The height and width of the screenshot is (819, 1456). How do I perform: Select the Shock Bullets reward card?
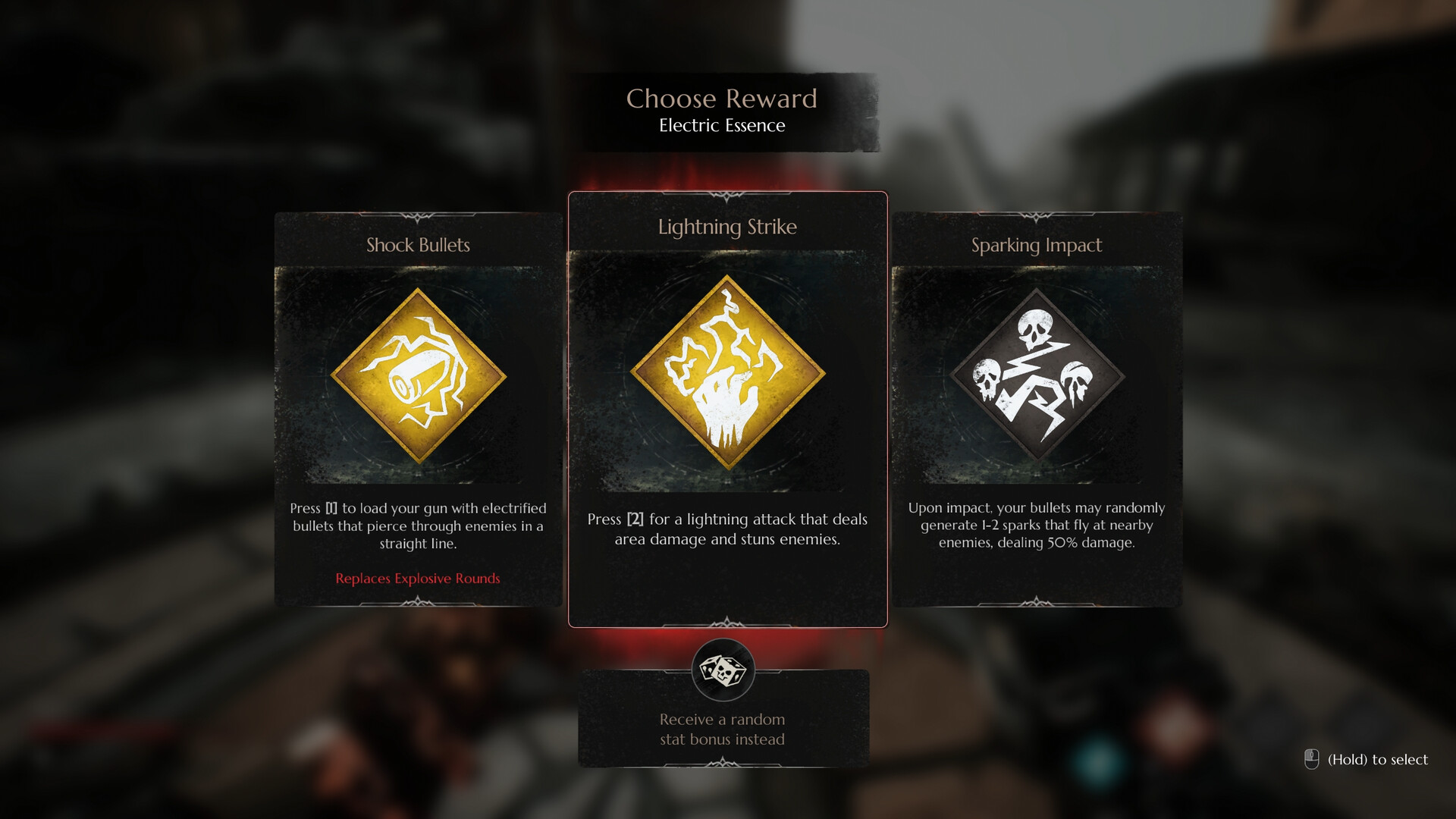click(x=417, y=409)
